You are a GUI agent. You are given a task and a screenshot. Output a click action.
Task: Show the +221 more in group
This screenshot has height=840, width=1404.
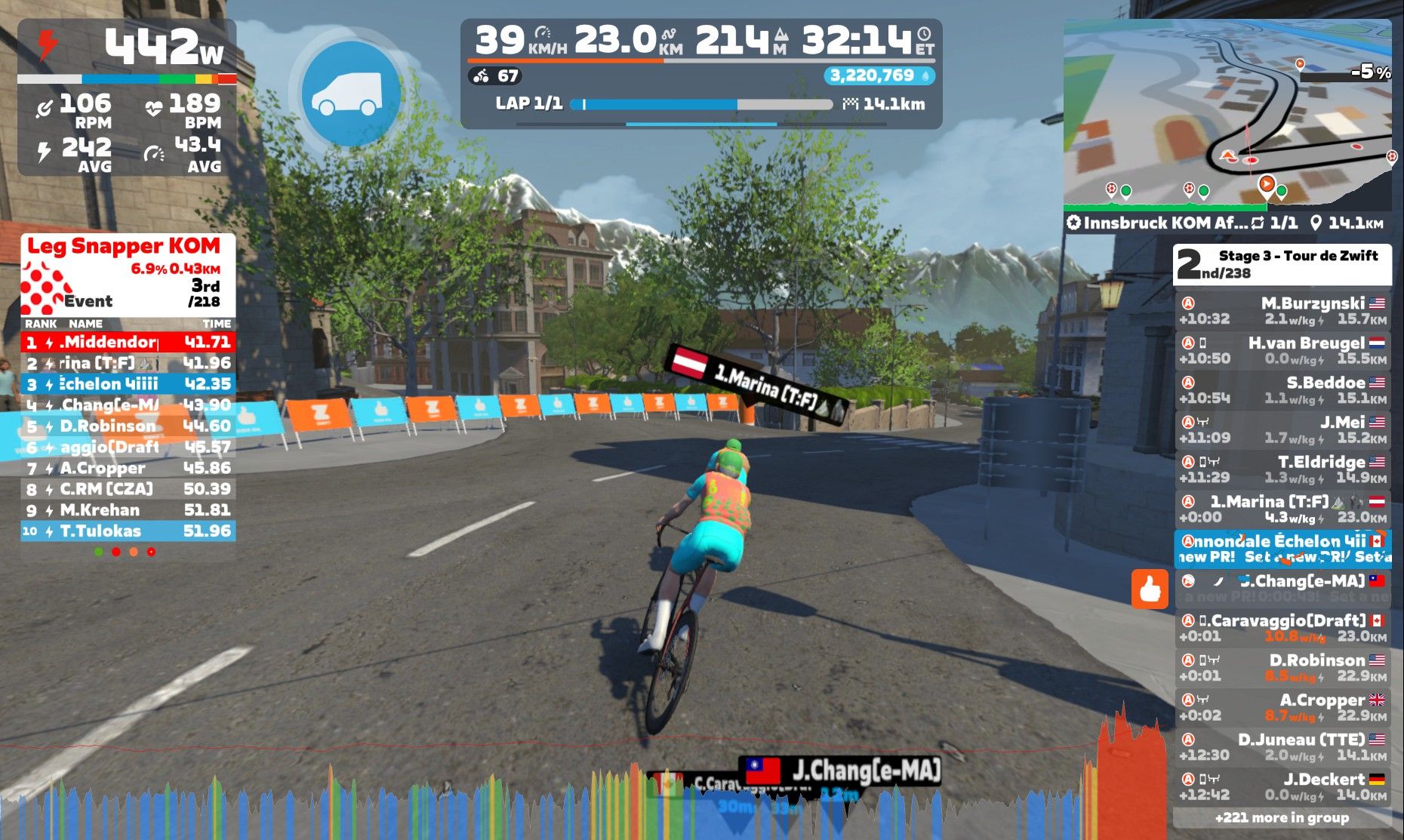click(1282, 818)
